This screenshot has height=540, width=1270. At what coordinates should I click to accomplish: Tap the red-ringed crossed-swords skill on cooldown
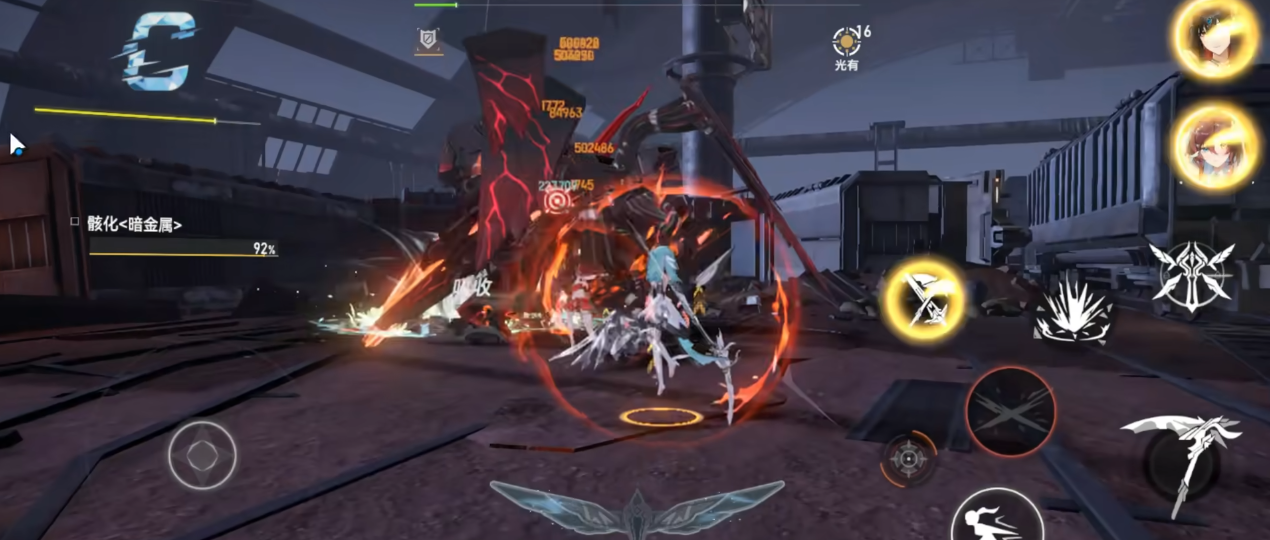[x=1010, y=412]
